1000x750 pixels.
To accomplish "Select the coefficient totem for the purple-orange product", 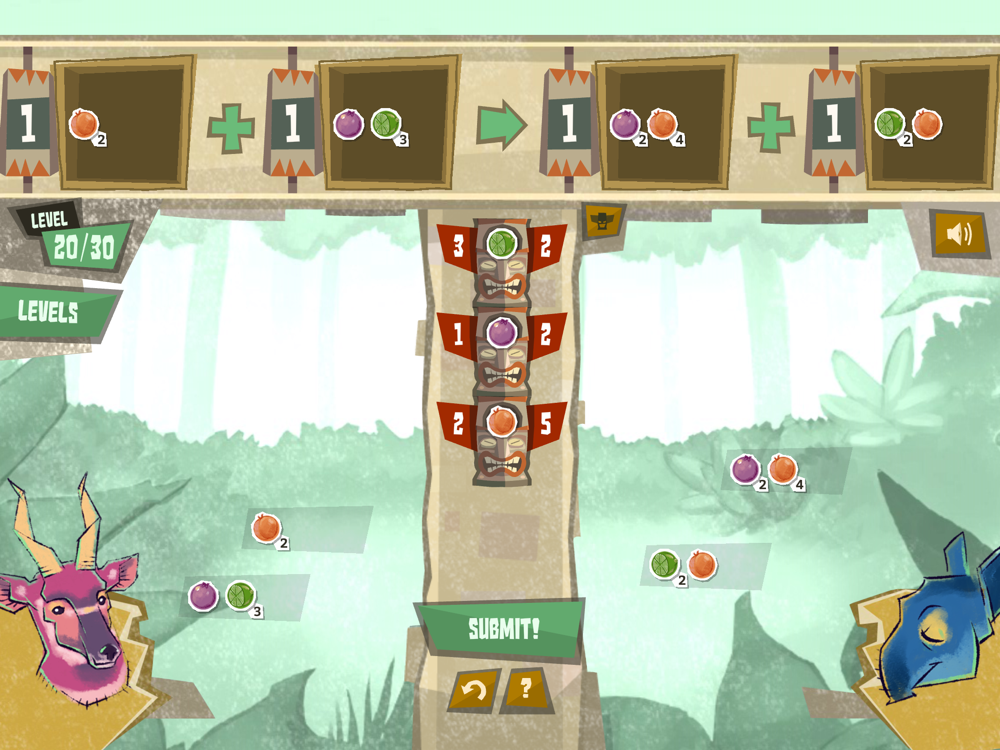I will (569, 123).
